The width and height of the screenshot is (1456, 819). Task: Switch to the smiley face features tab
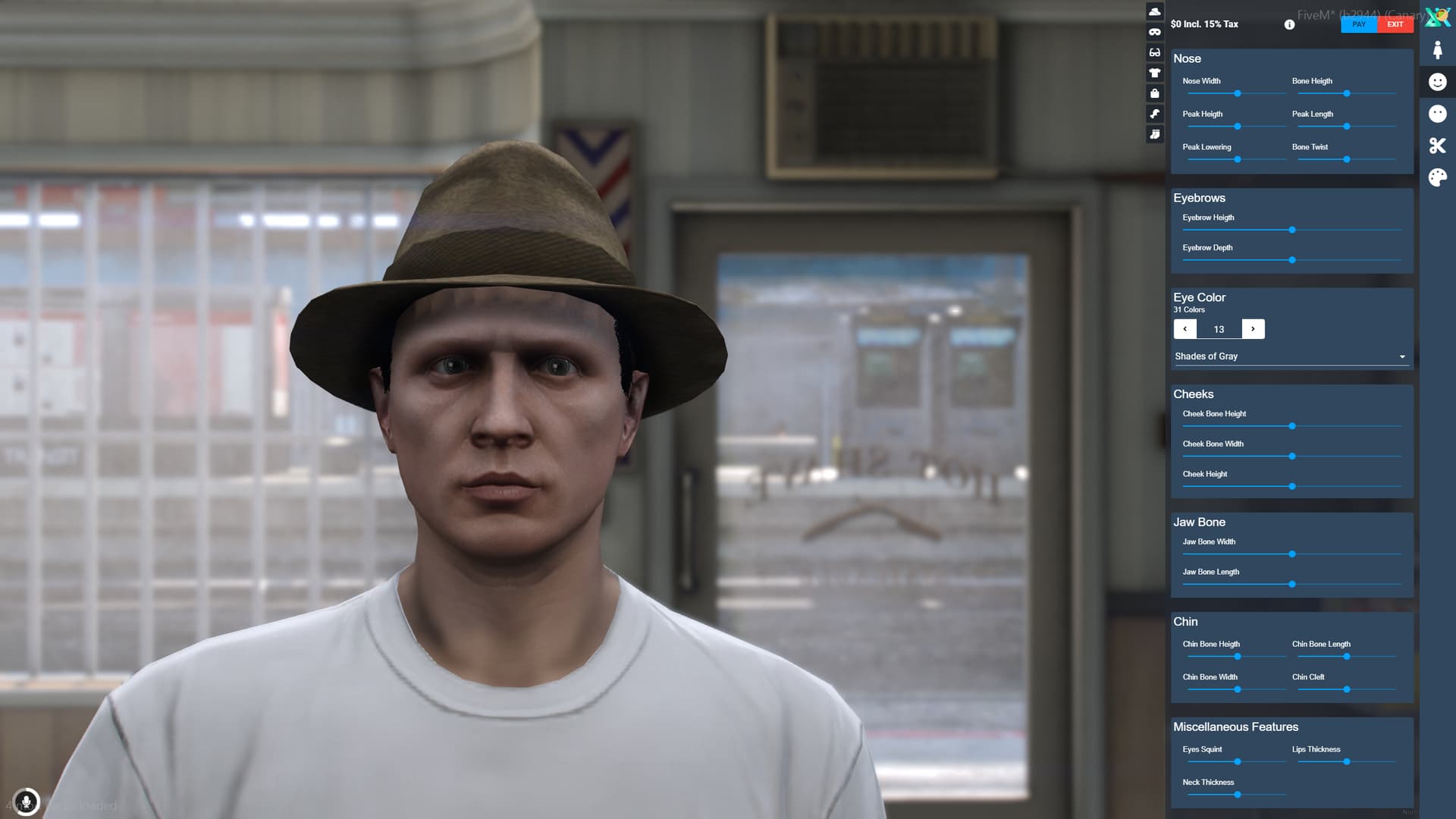1437,81
